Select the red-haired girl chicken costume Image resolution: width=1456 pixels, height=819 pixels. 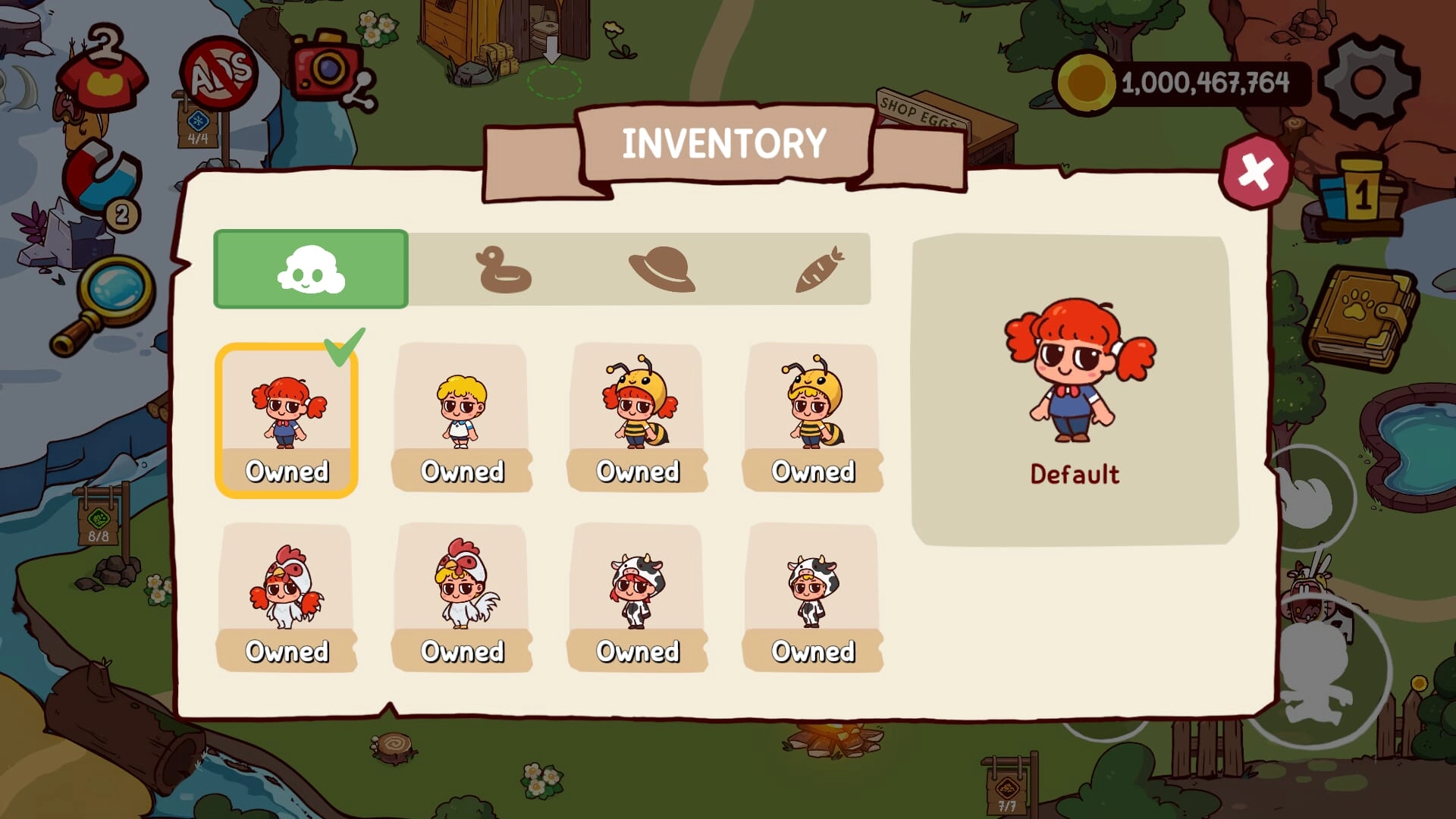click(287, 597)
